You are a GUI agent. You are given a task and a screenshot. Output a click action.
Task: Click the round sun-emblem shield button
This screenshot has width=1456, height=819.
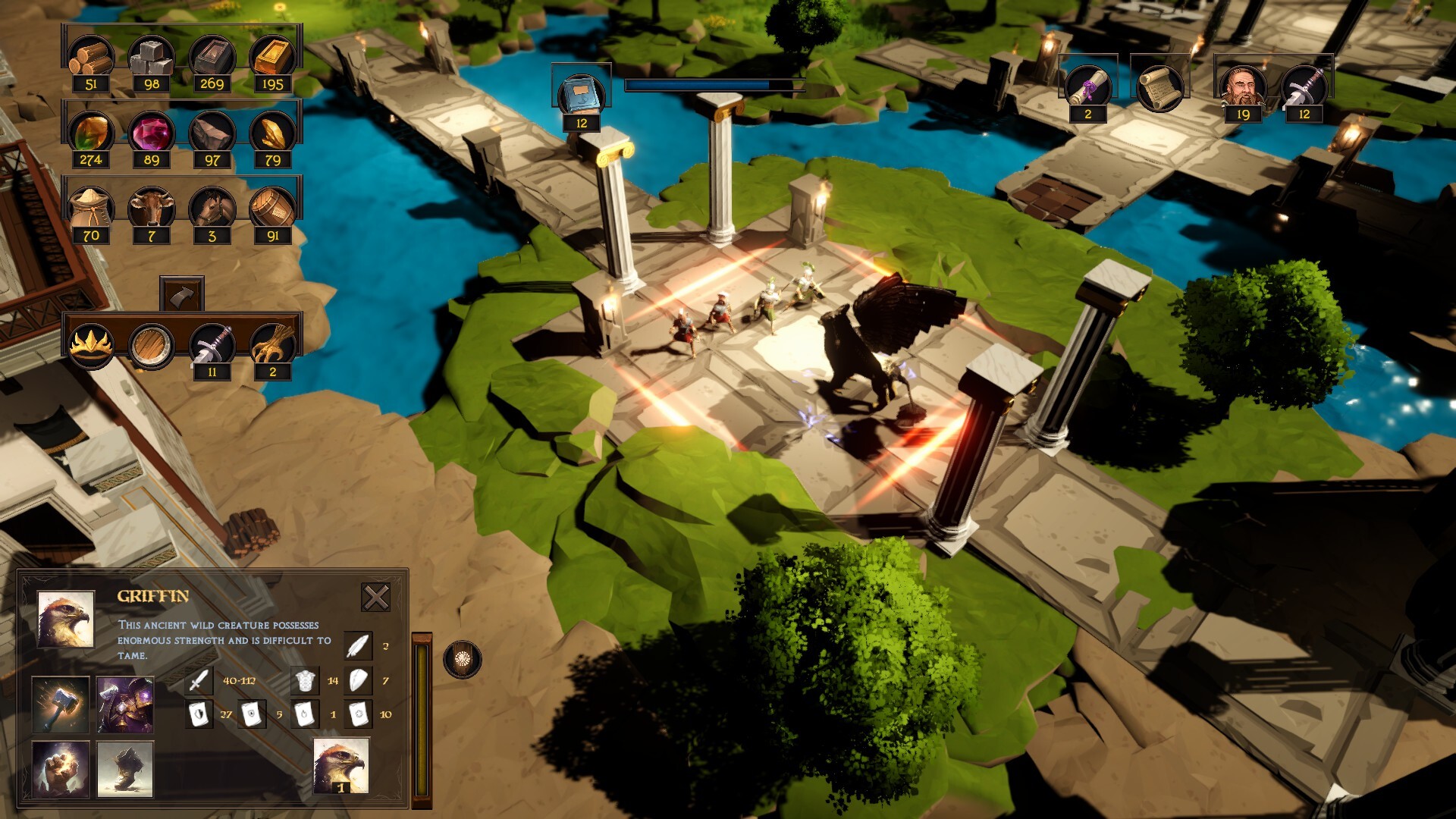[462, 660]
